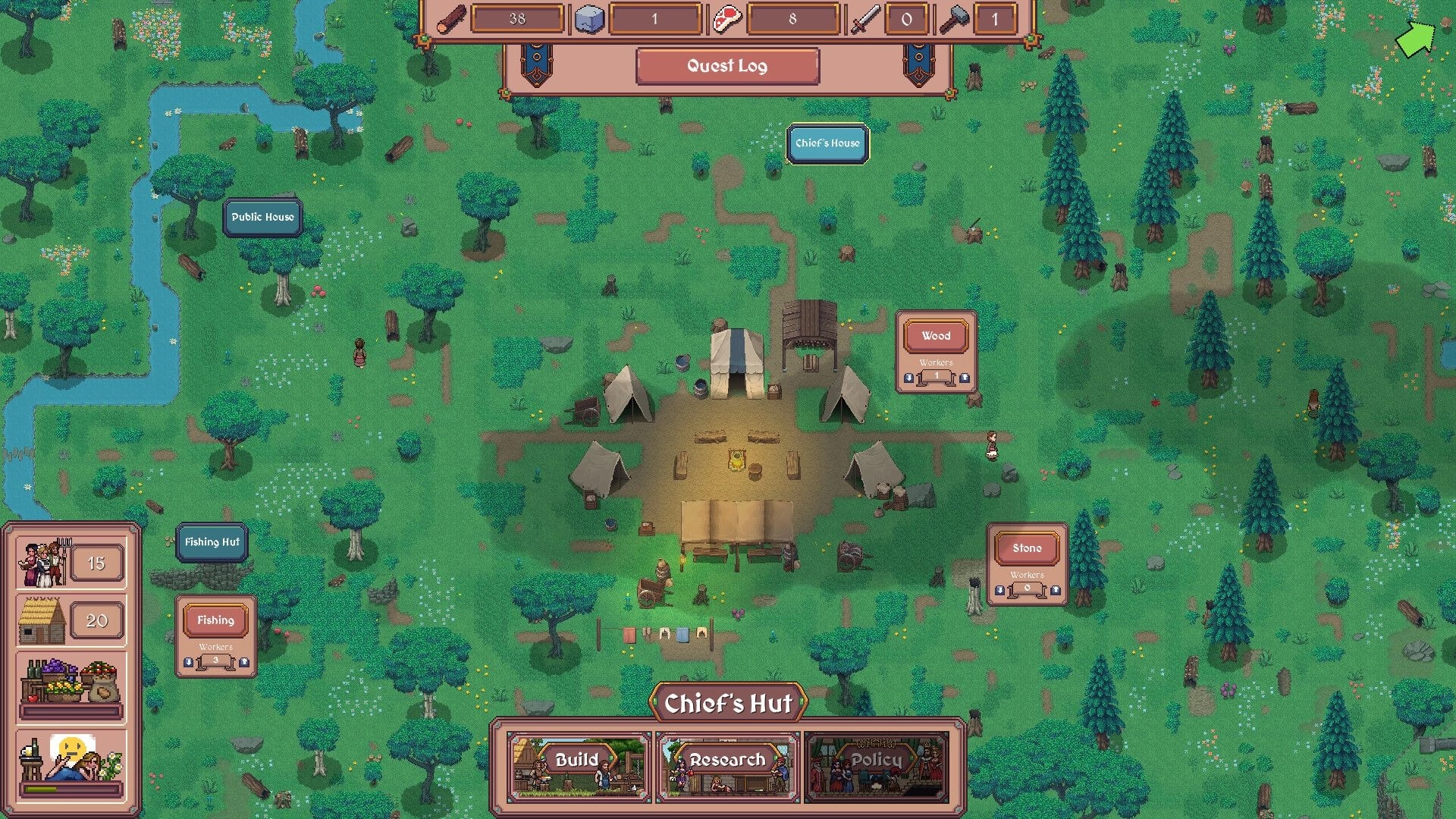Increase Stone workers with the up arrow
Viewport: 1456px width, 819px height.
[1056, 589]
